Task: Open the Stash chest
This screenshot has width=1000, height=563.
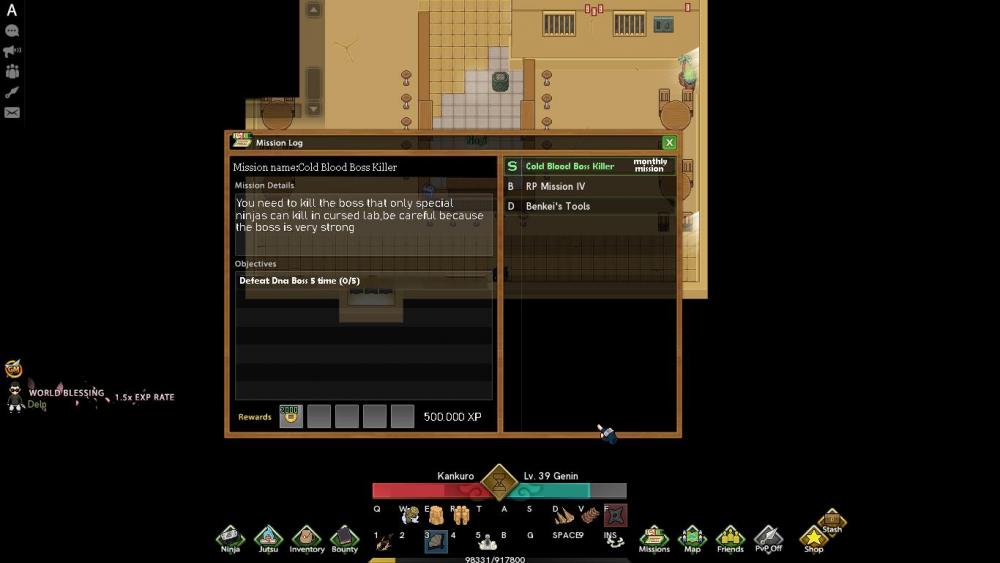Action: click(832, 520)
